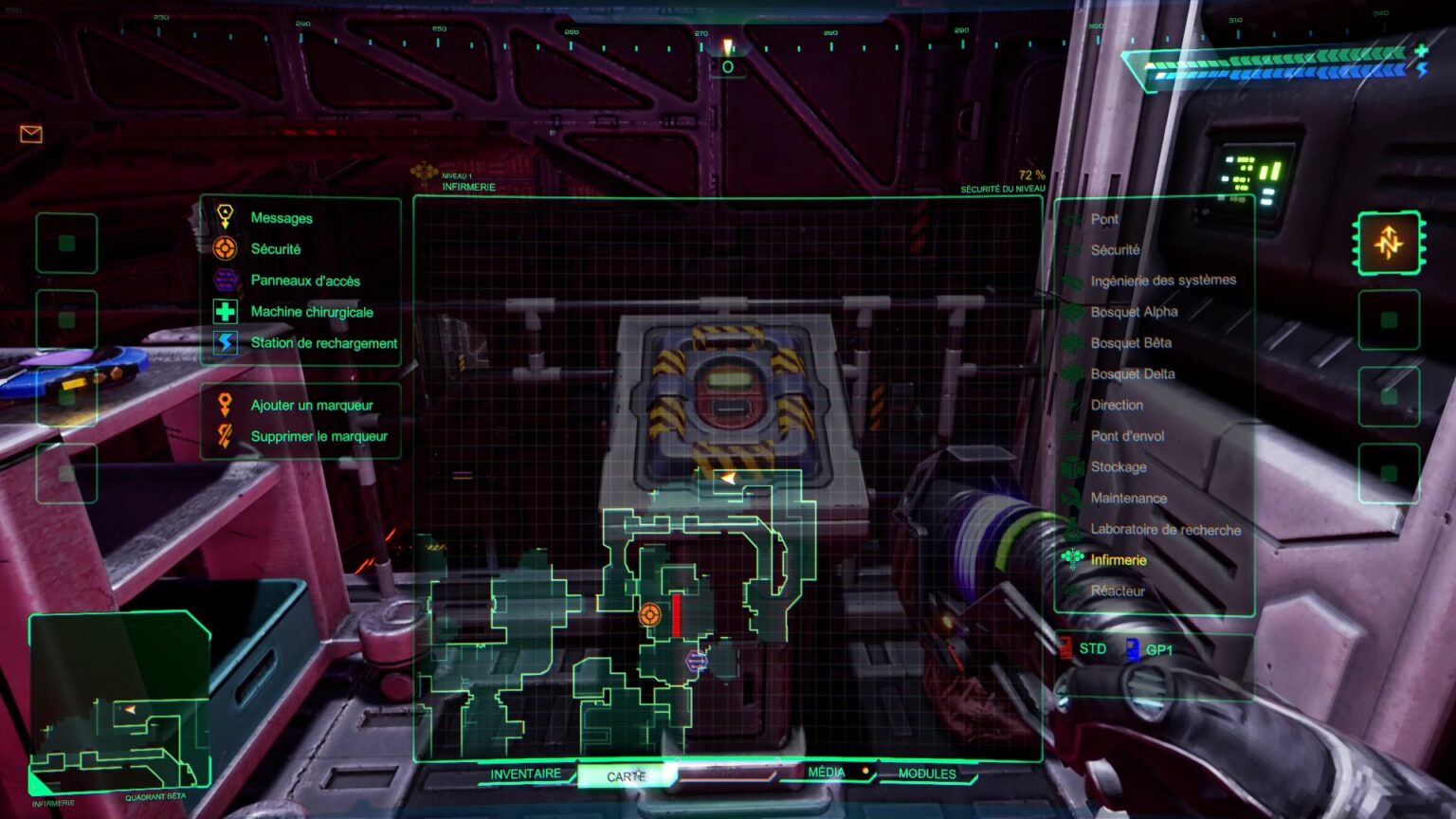Screen dimensions: 1456x819
Task: Switch to the INVENTAIRE tab
Action: pyautogui.click(x=524, y=773)
